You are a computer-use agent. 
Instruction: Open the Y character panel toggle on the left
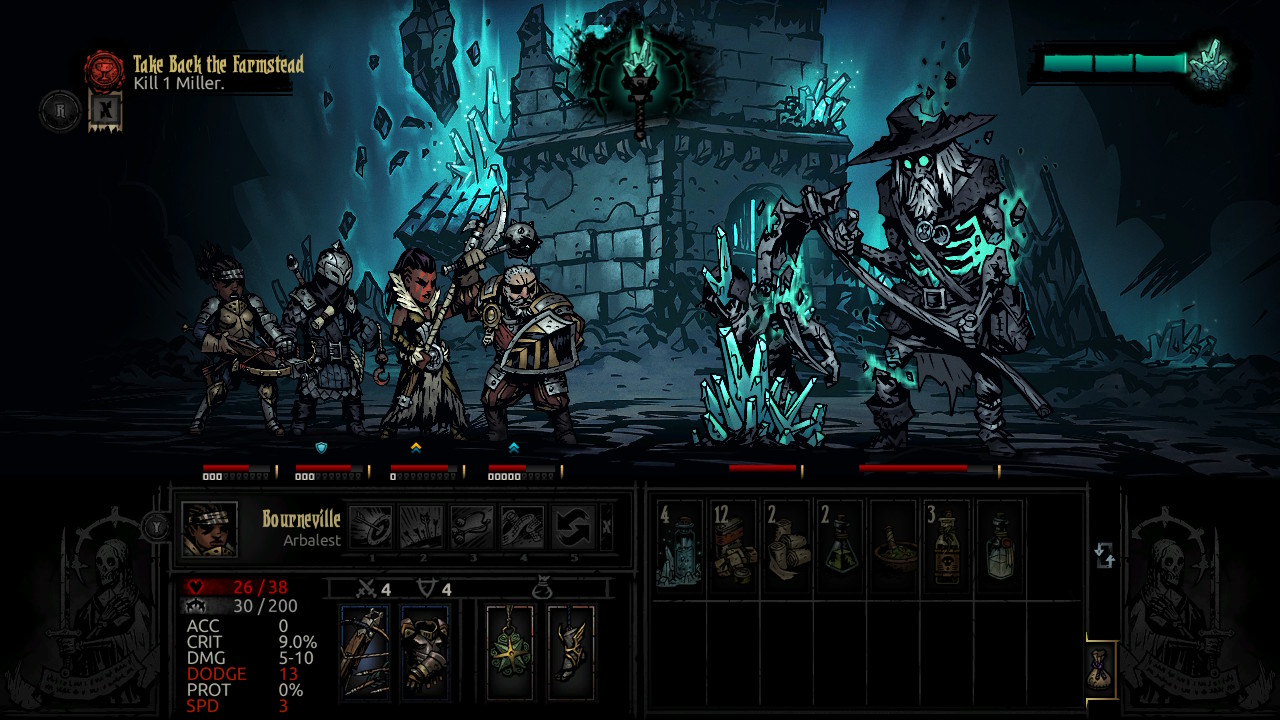[x=155, y=524]
